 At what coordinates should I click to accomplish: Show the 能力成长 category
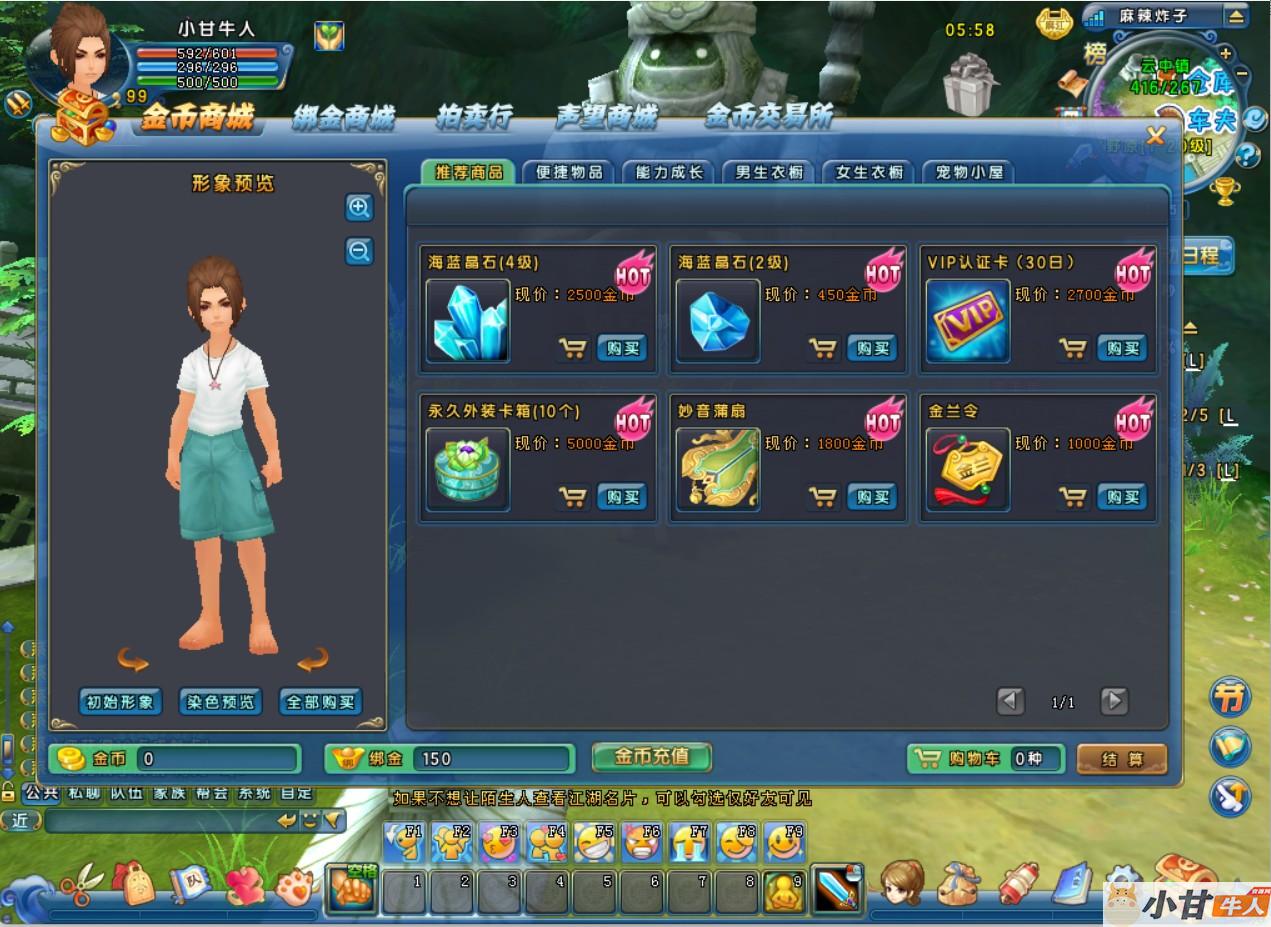668,172
